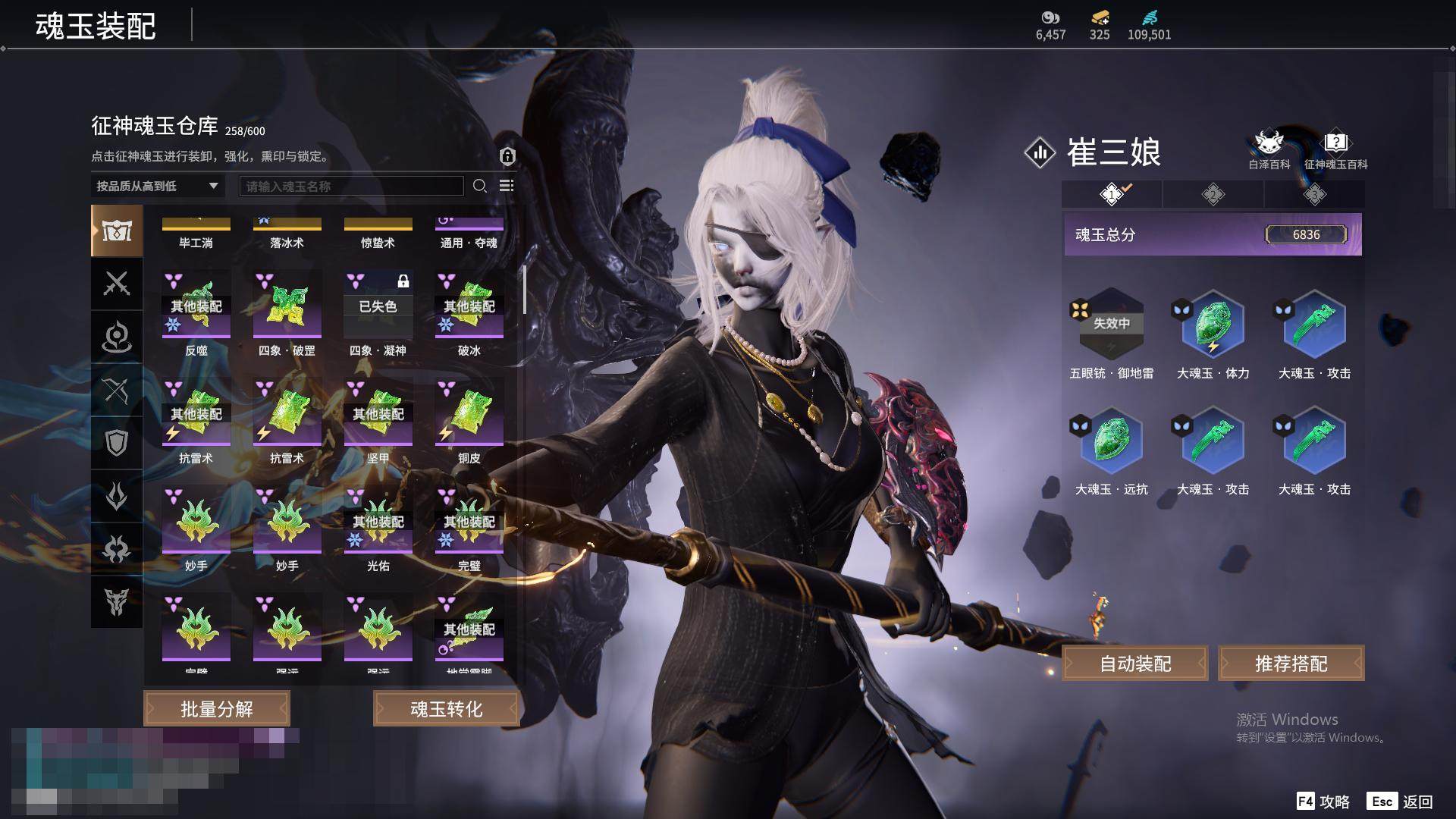Select the equipped 大魂玉·远抗 slot

(1111, 440)
